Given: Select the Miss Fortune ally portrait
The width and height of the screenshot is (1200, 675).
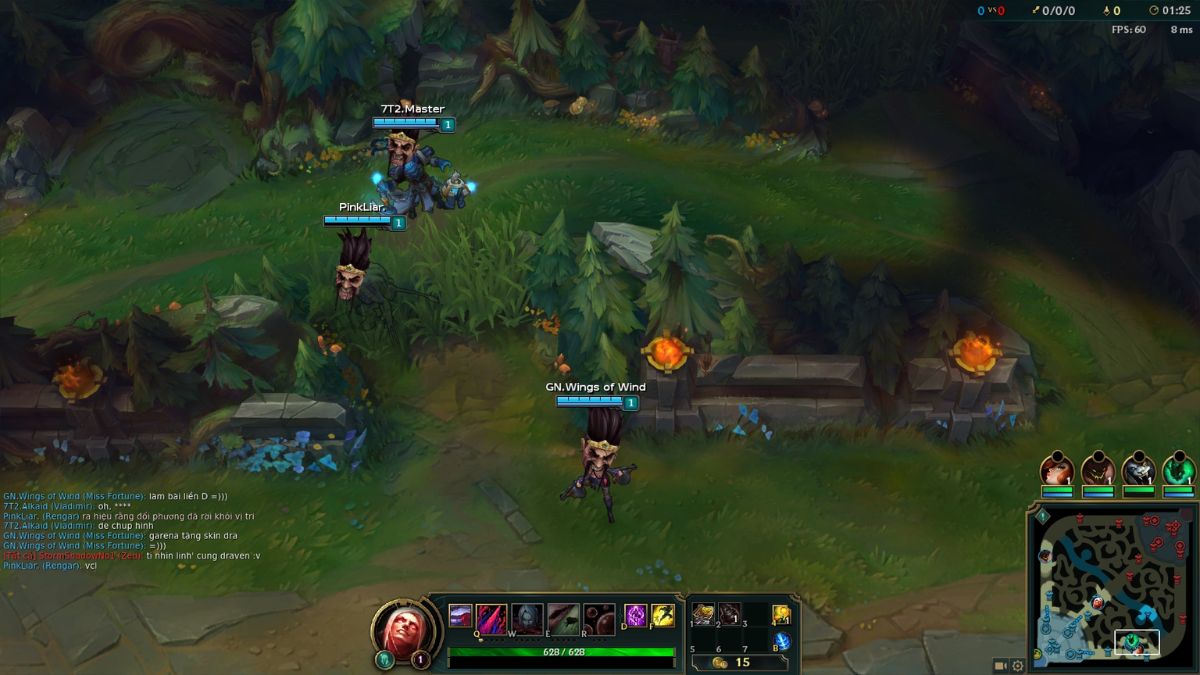Looking at the screenshot, I should click(x=1056, y=469).
